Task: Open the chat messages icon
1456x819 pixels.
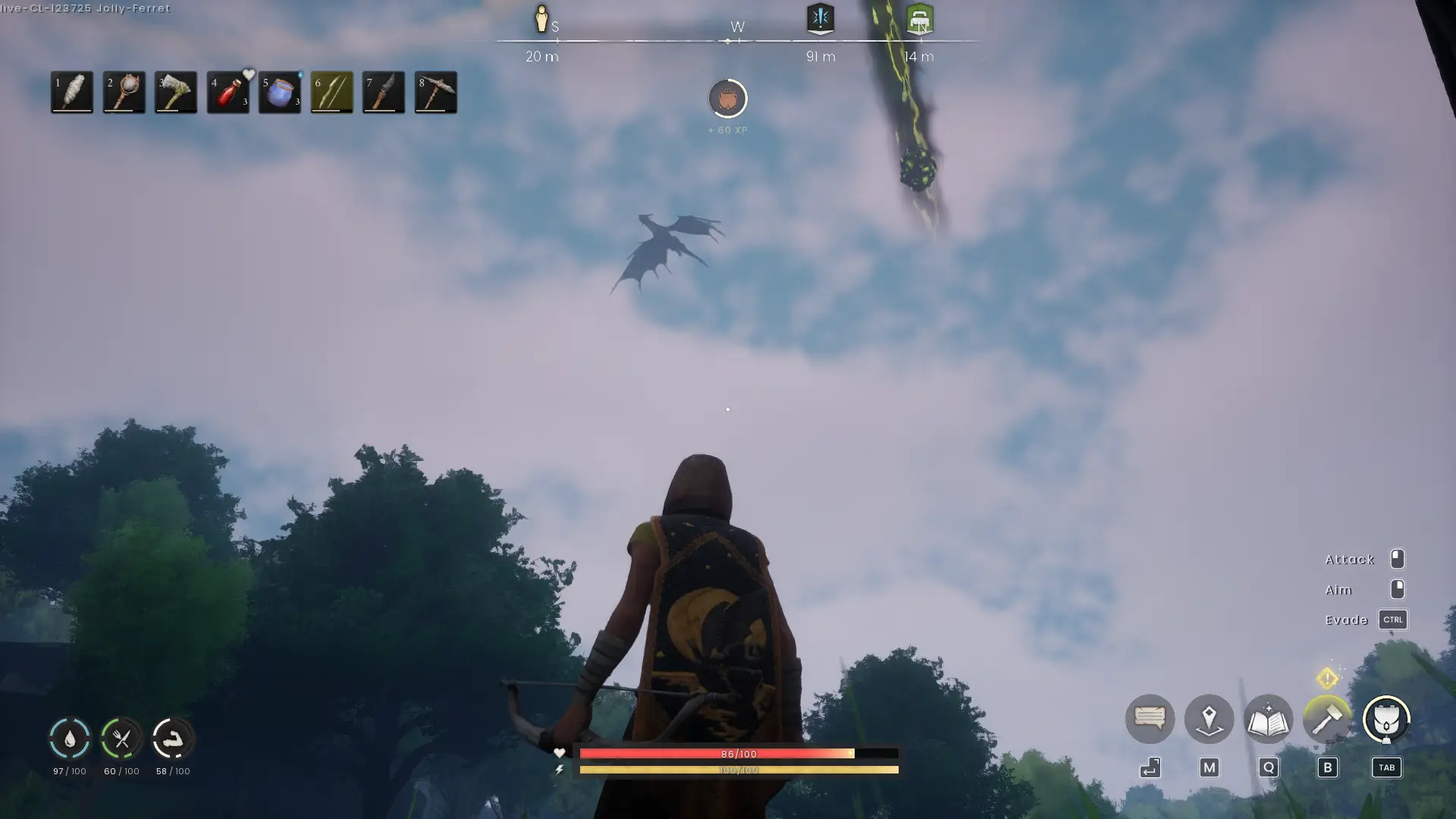Action: tap(1150, 718)
